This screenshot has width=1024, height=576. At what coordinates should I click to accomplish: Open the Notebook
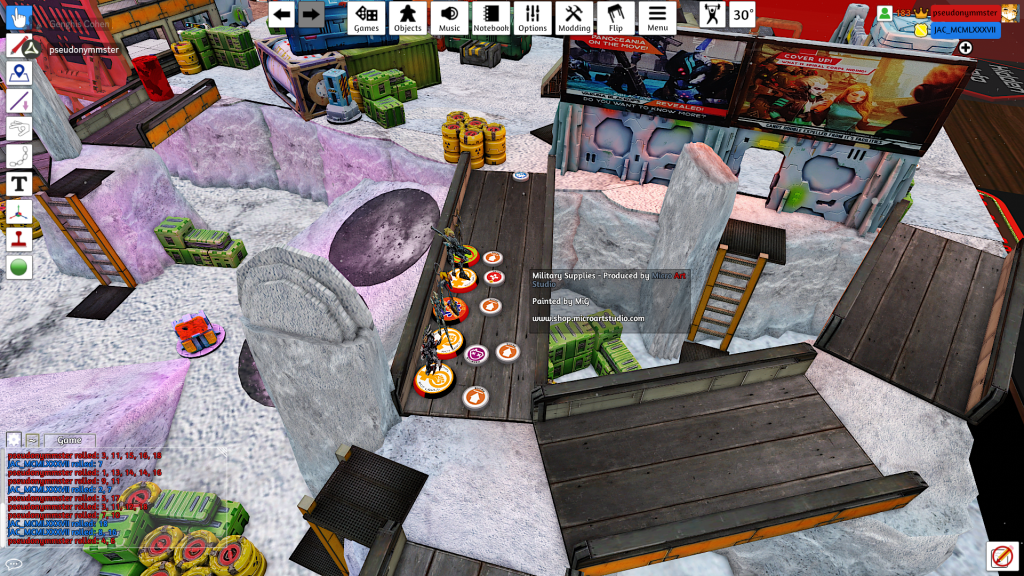pyautogui.click(x=491, y=18)
